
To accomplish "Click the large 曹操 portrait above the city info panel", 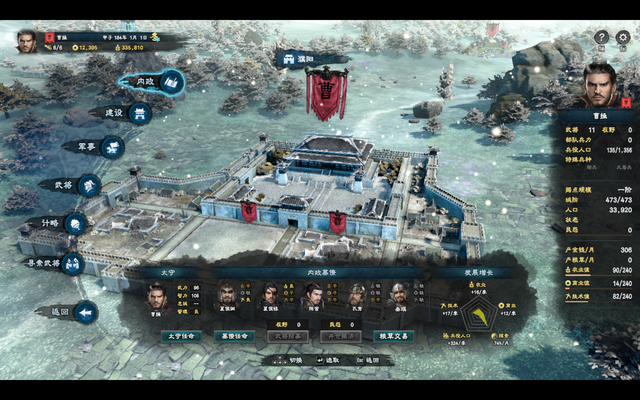I will click(x=599, y=84).
